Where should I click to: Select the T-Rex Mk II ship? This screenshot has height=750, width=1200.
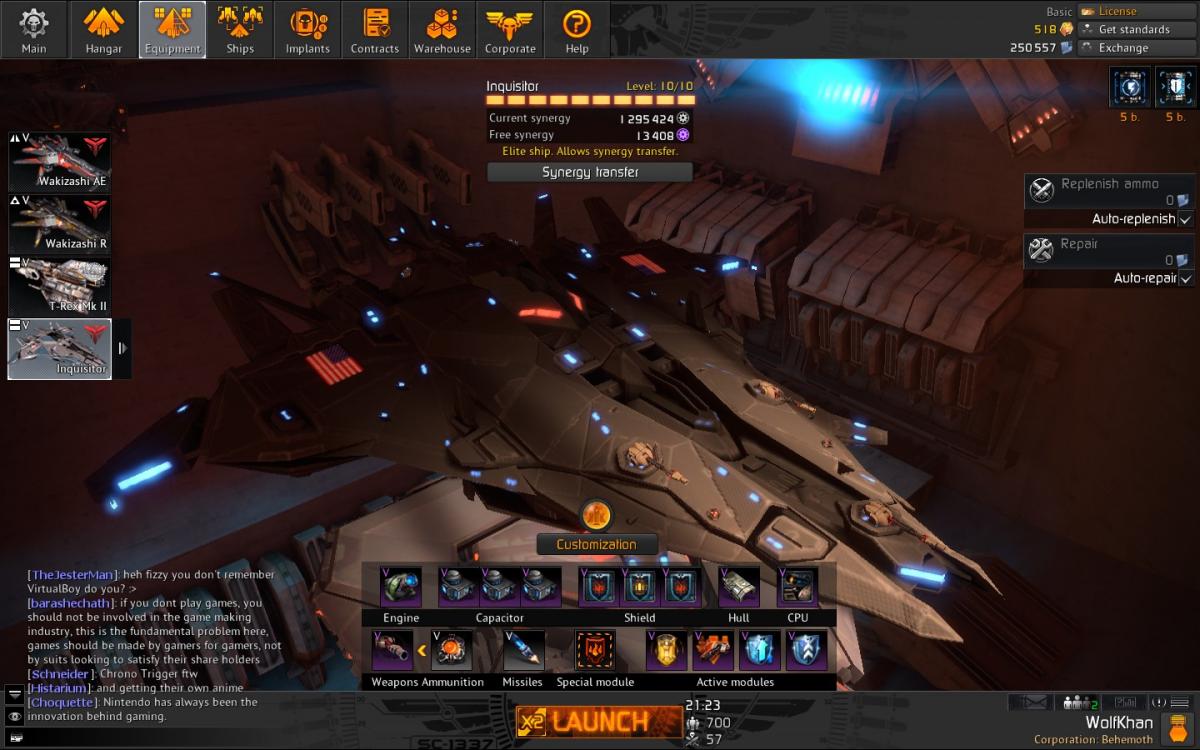(60, 286)
